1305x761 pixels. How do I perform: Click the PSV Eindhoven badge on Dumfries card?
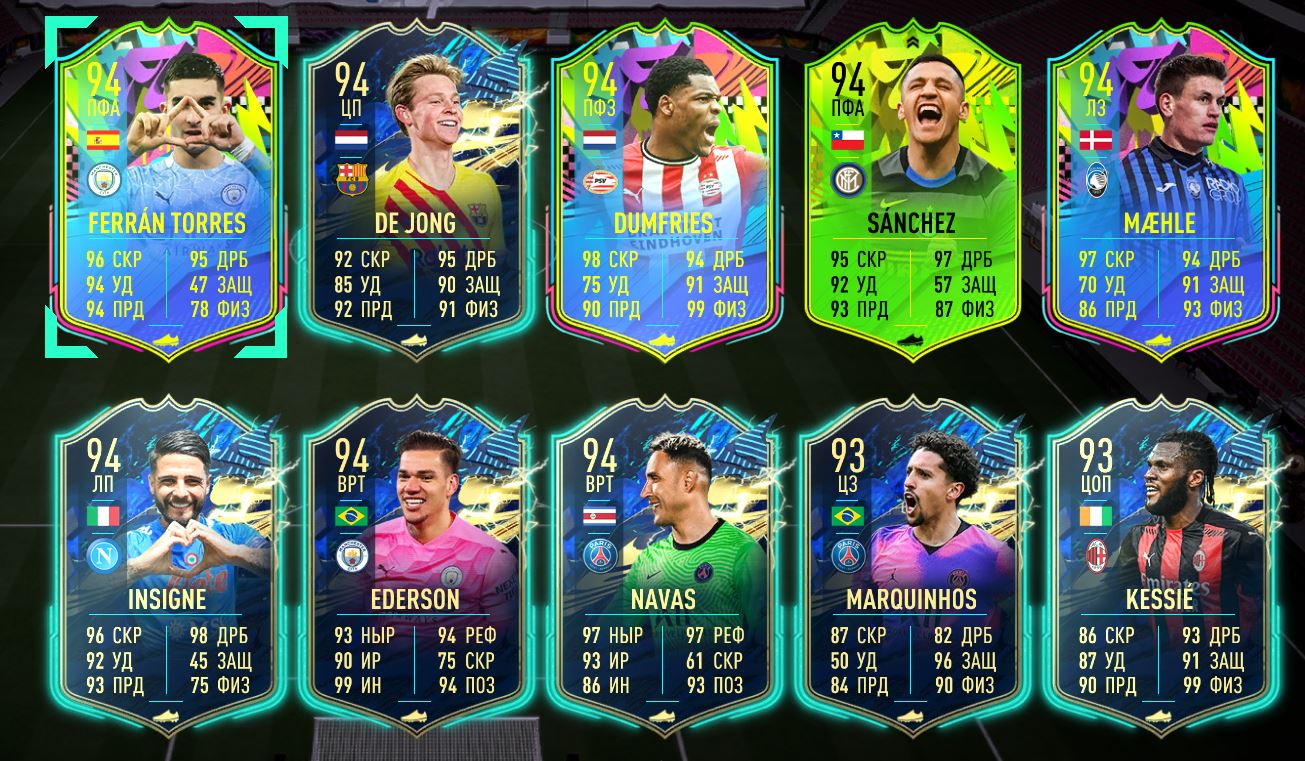point(598,181)
